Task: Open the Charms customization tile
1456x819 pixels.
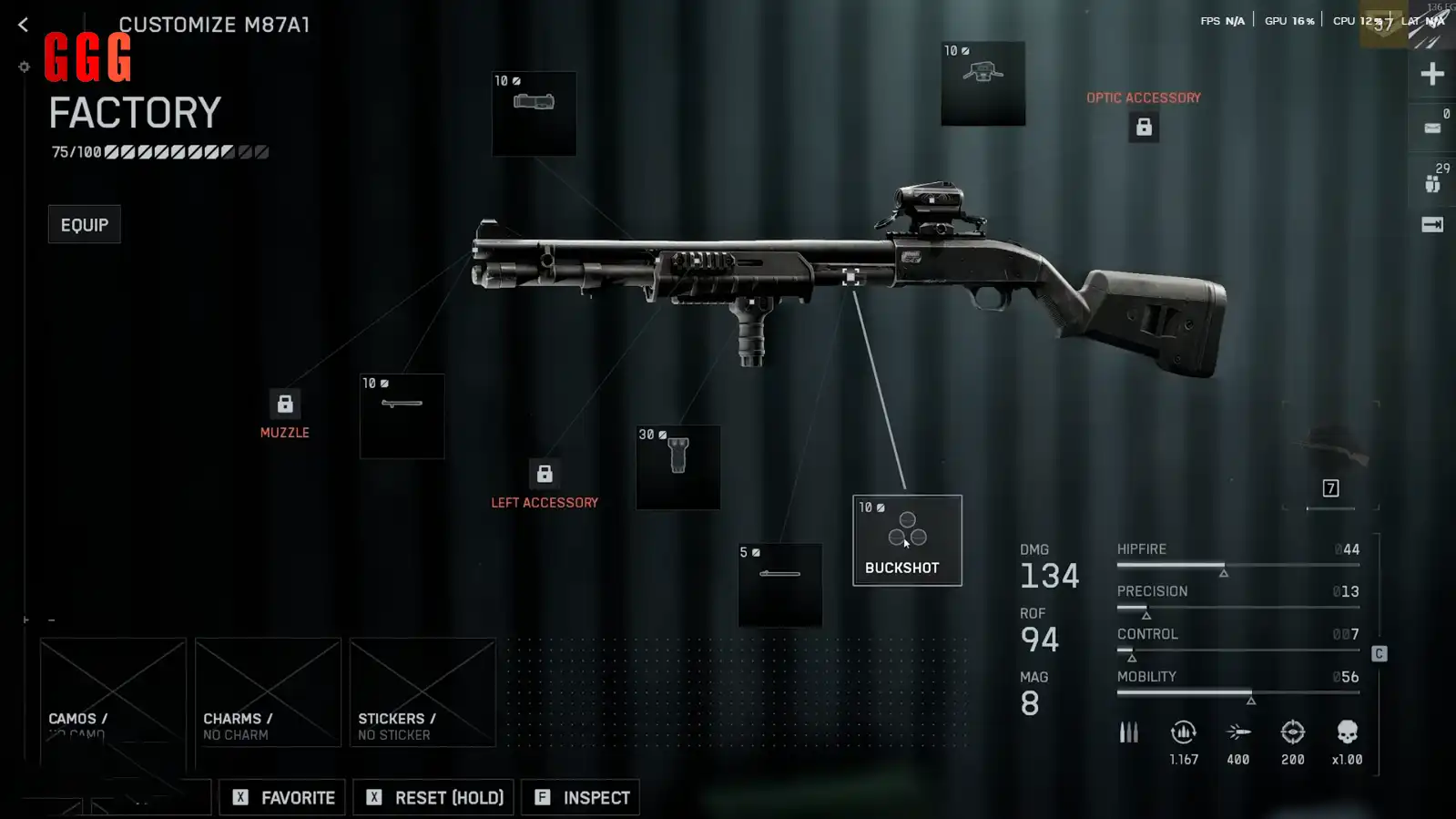Action: [268, 692]
